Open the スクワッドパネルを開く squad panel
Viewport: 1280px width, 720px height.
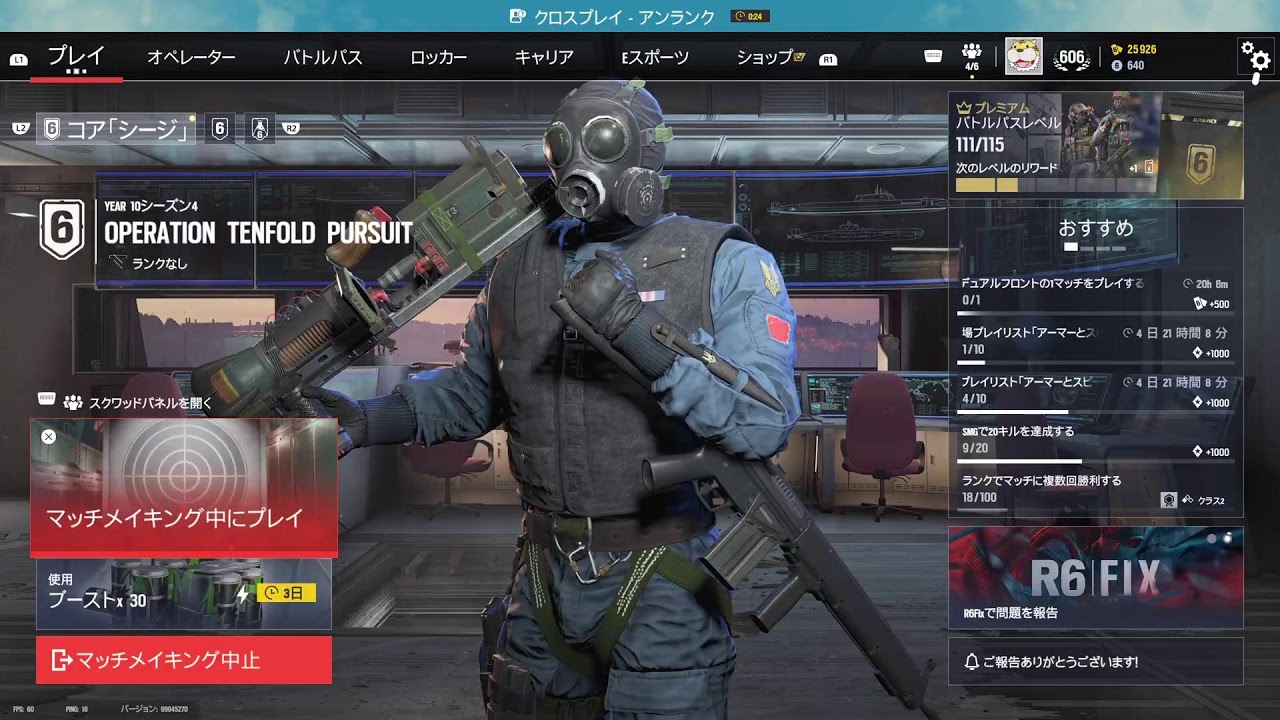point(137,403)
